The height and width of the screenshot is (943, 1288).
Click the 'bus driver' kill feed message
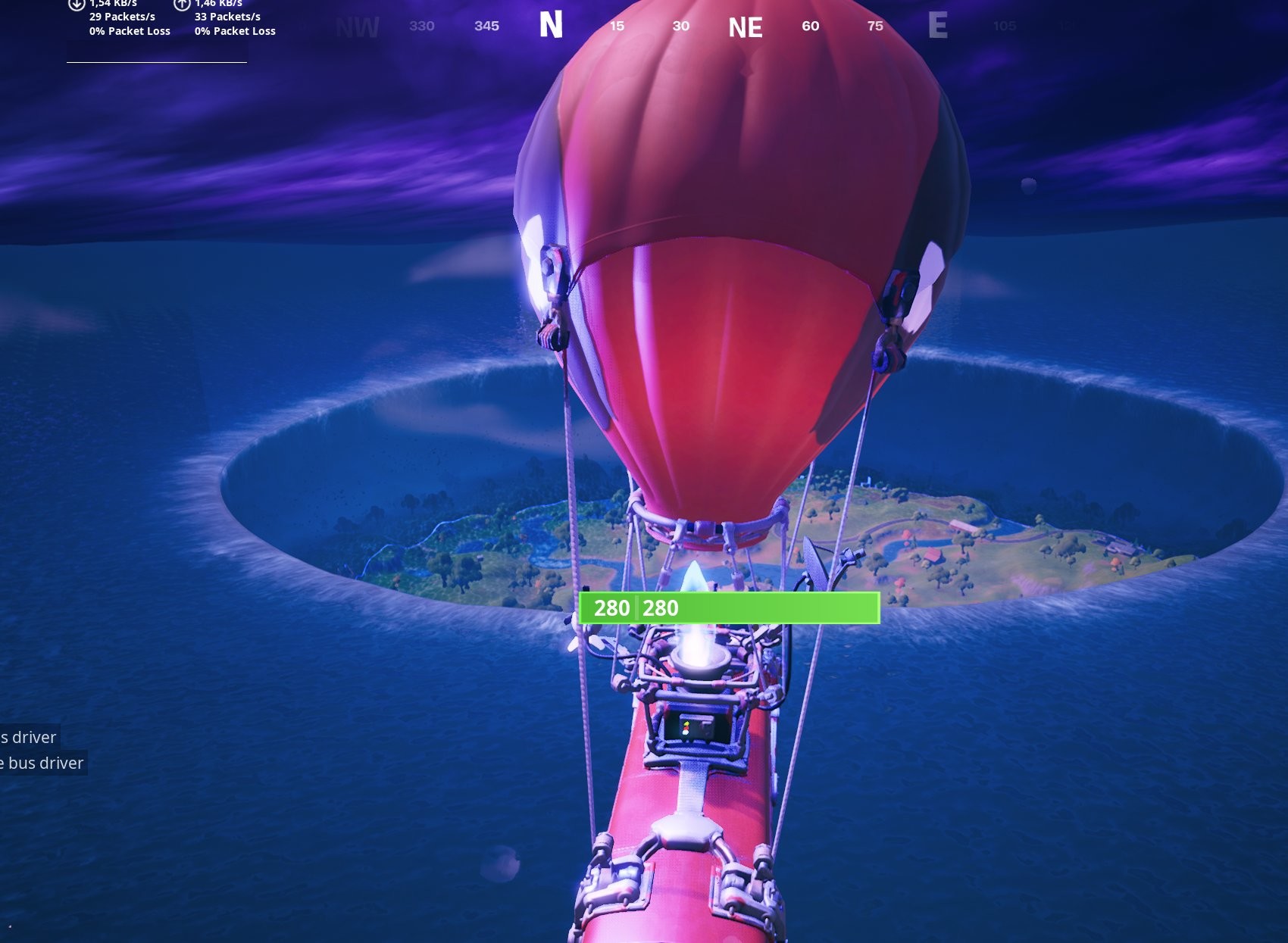pyautogui.click(x=42, y=763)
